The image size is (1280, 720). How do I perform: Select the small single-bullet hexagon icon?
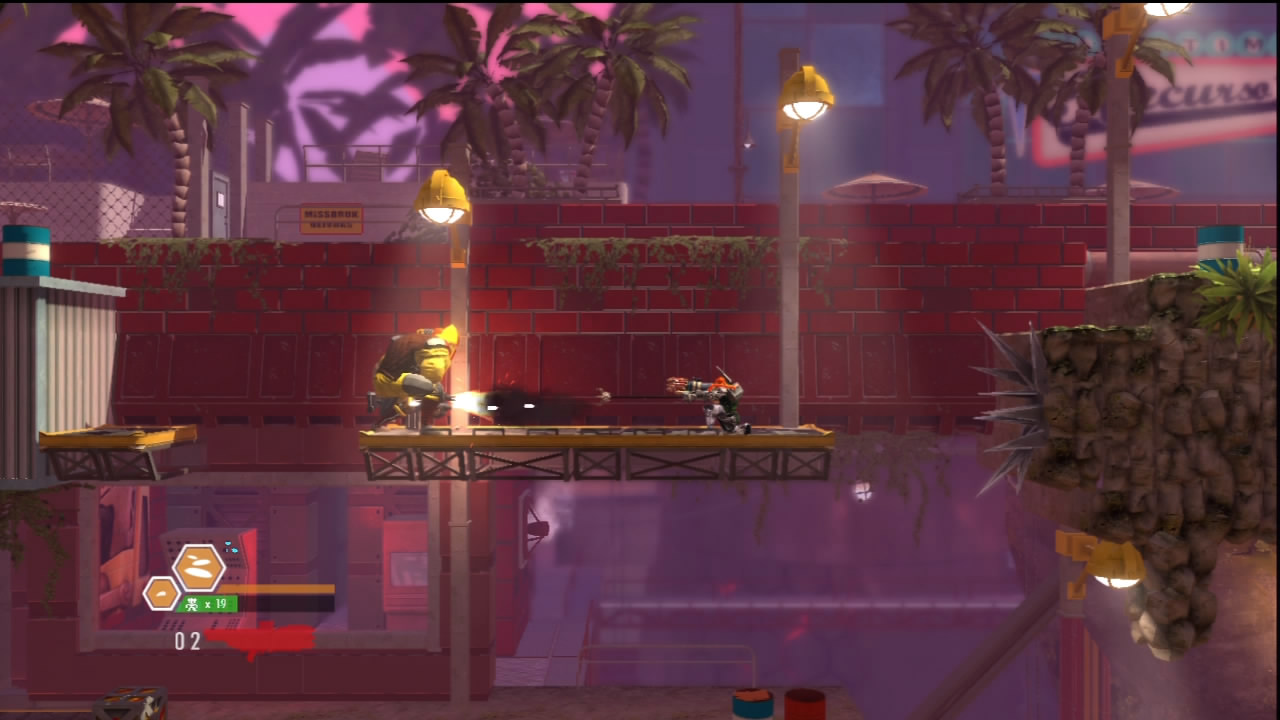(161, 594)
